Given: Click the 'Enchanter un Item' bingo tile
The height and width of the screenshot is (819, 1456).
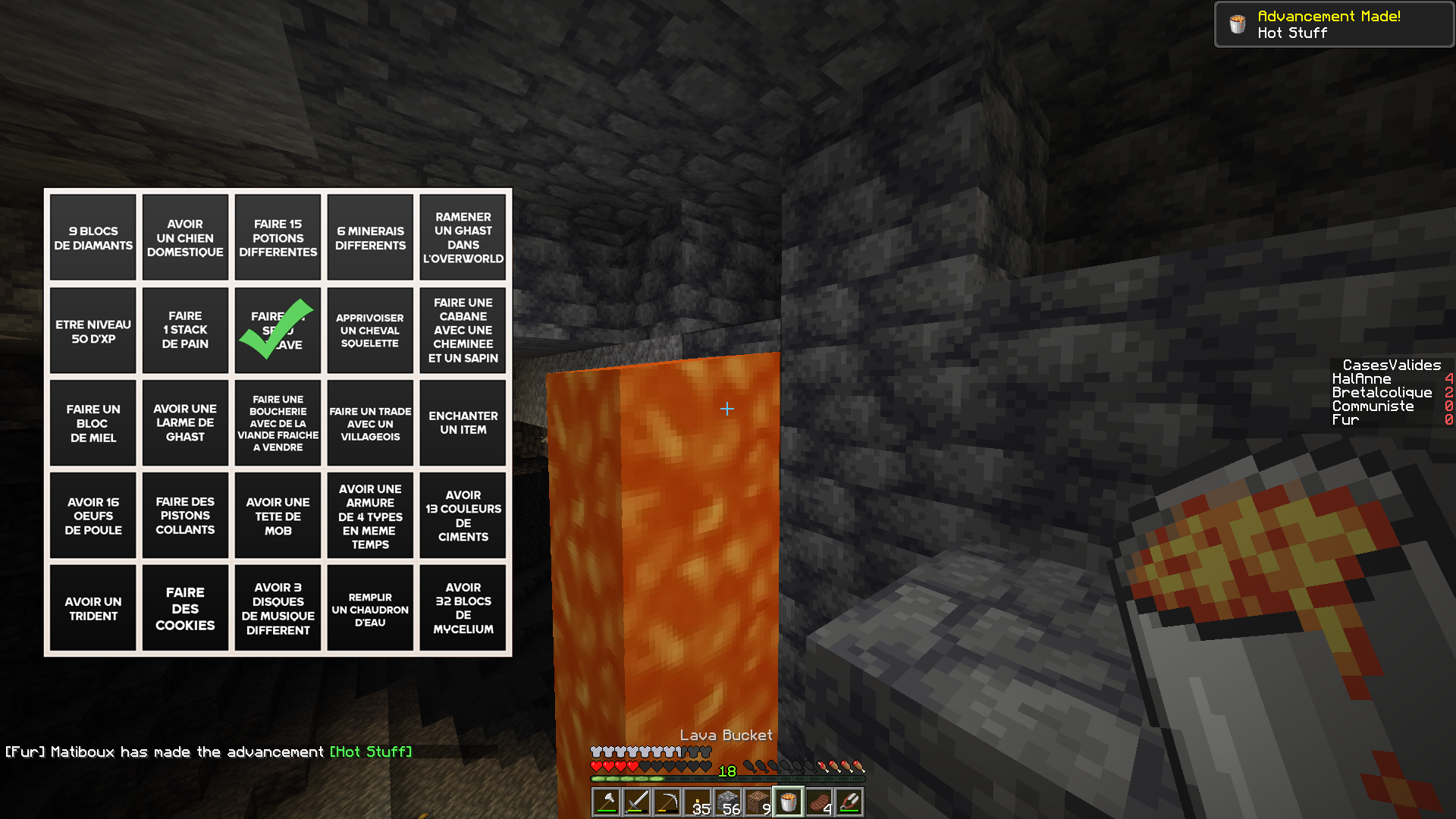Looking at the screenshot, I should [463, 422].
